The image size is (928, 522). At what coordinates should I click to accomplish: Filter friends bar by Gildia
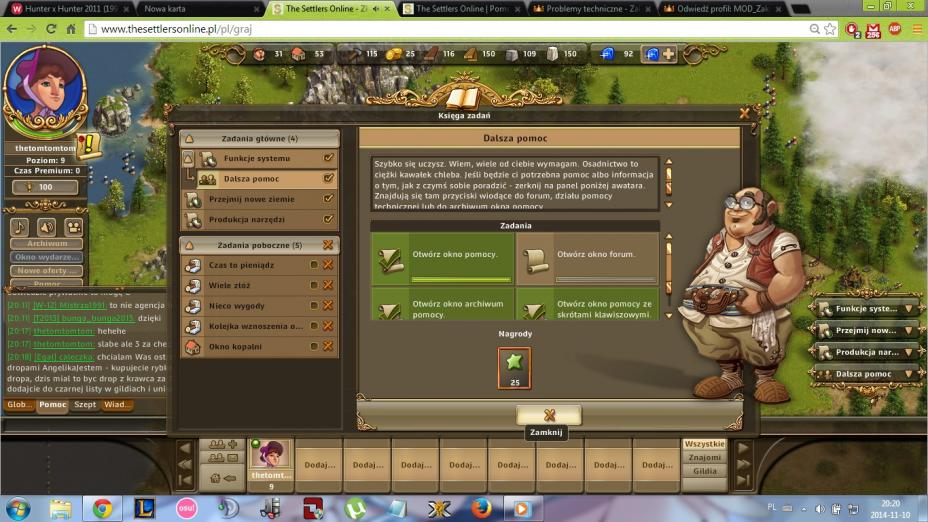tap(704, 471)
